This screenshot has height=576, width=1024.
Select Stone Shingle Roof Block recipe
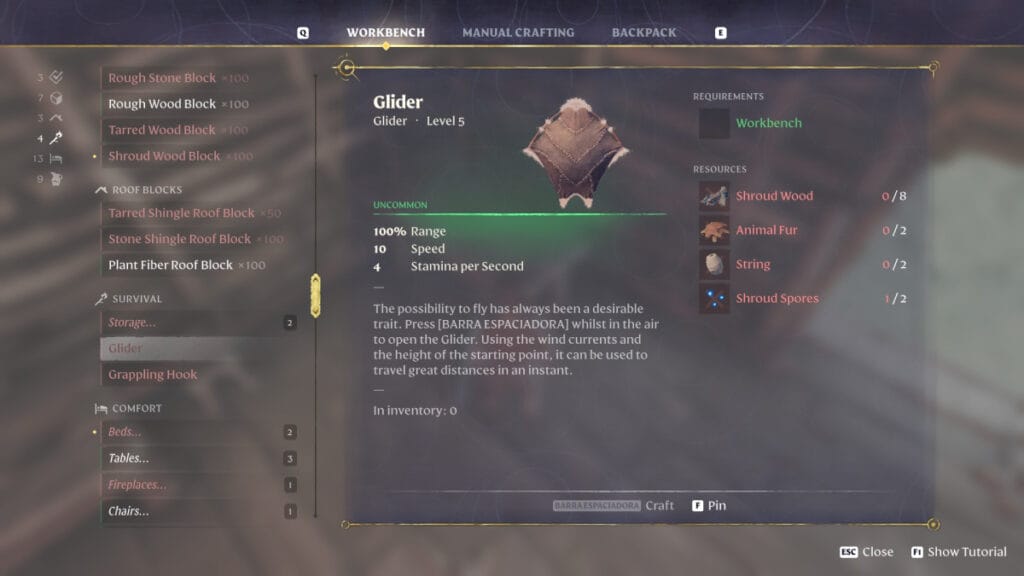[x=179, y=239]
